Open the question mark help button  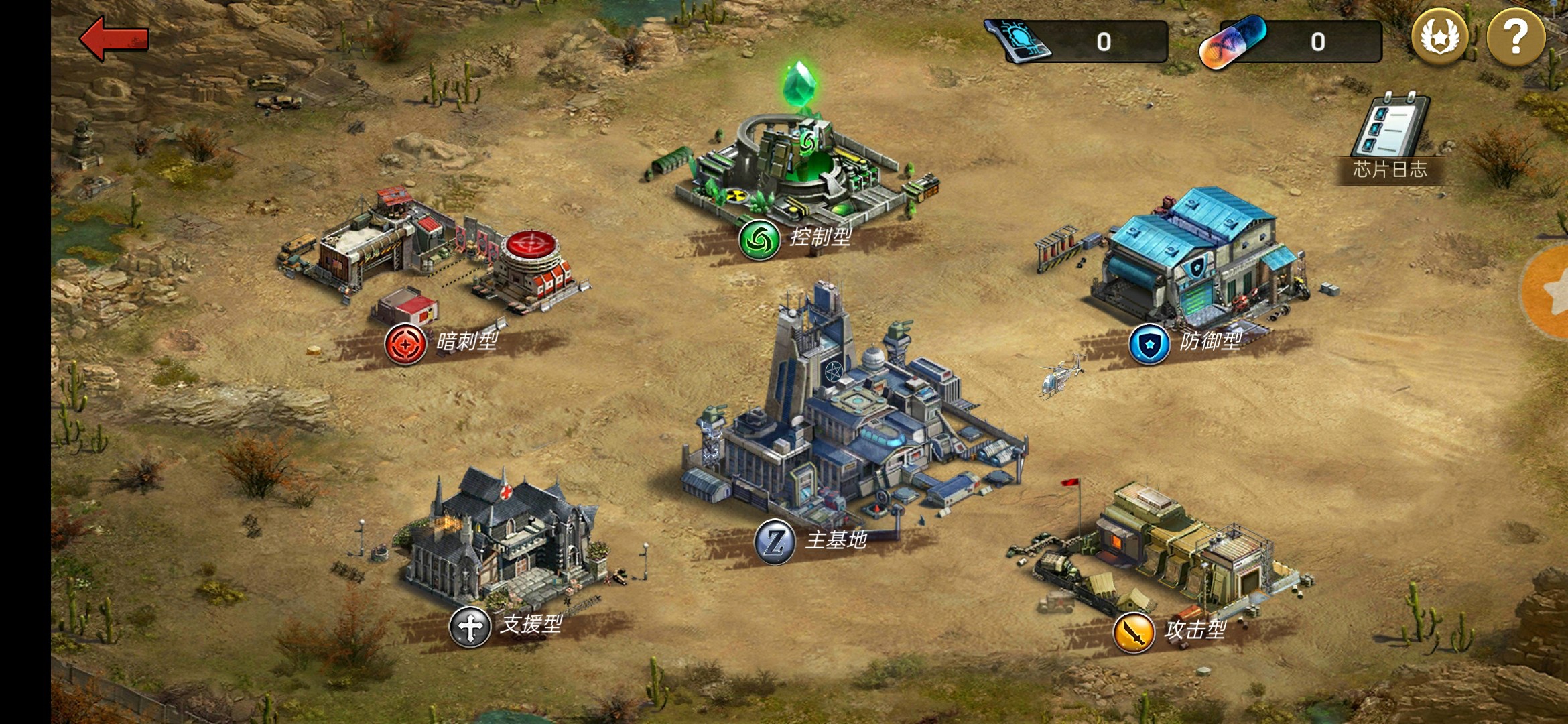point(1515,38)
